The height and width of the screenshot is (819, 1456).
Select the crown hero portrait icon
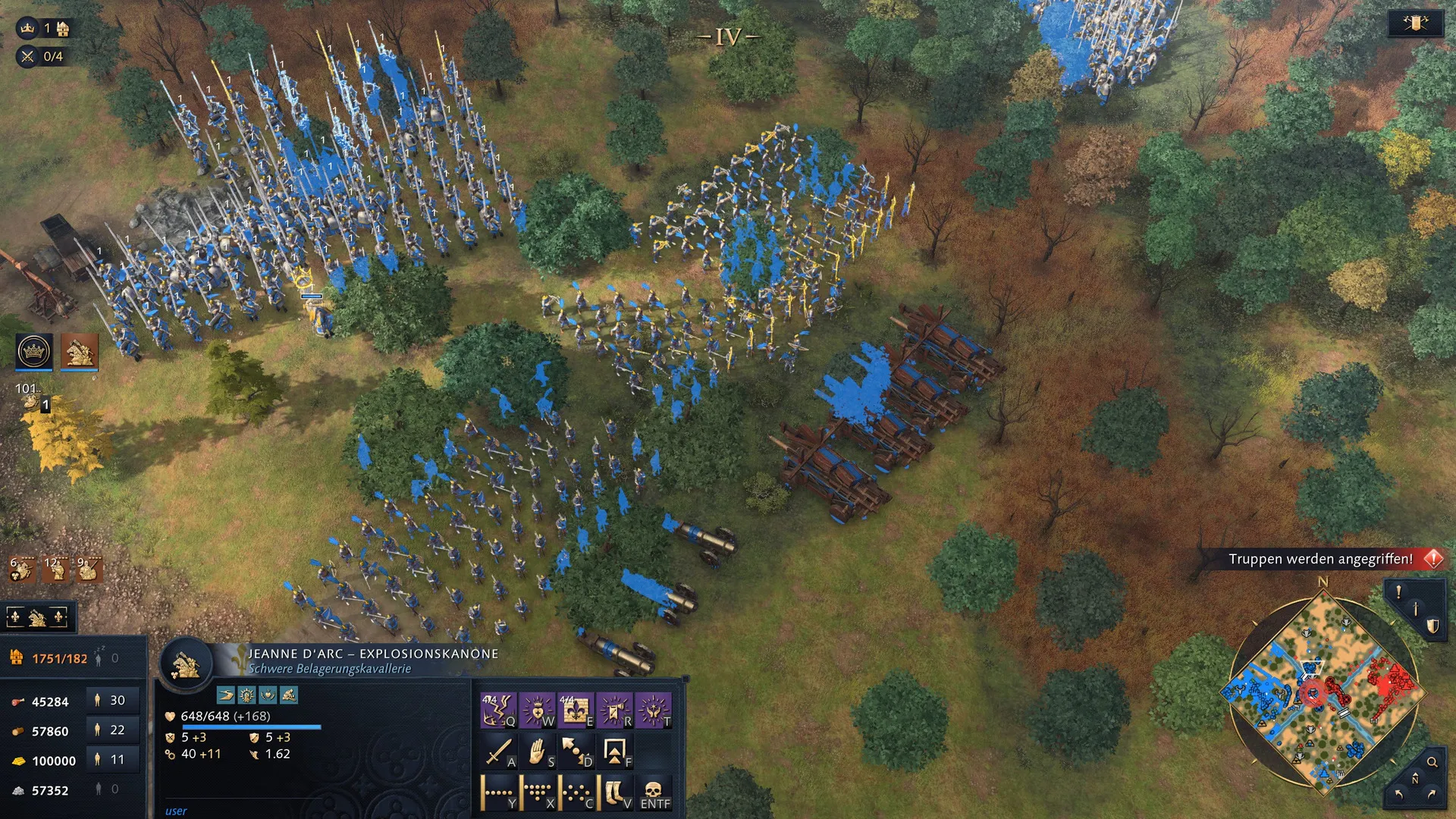(34, 352)
